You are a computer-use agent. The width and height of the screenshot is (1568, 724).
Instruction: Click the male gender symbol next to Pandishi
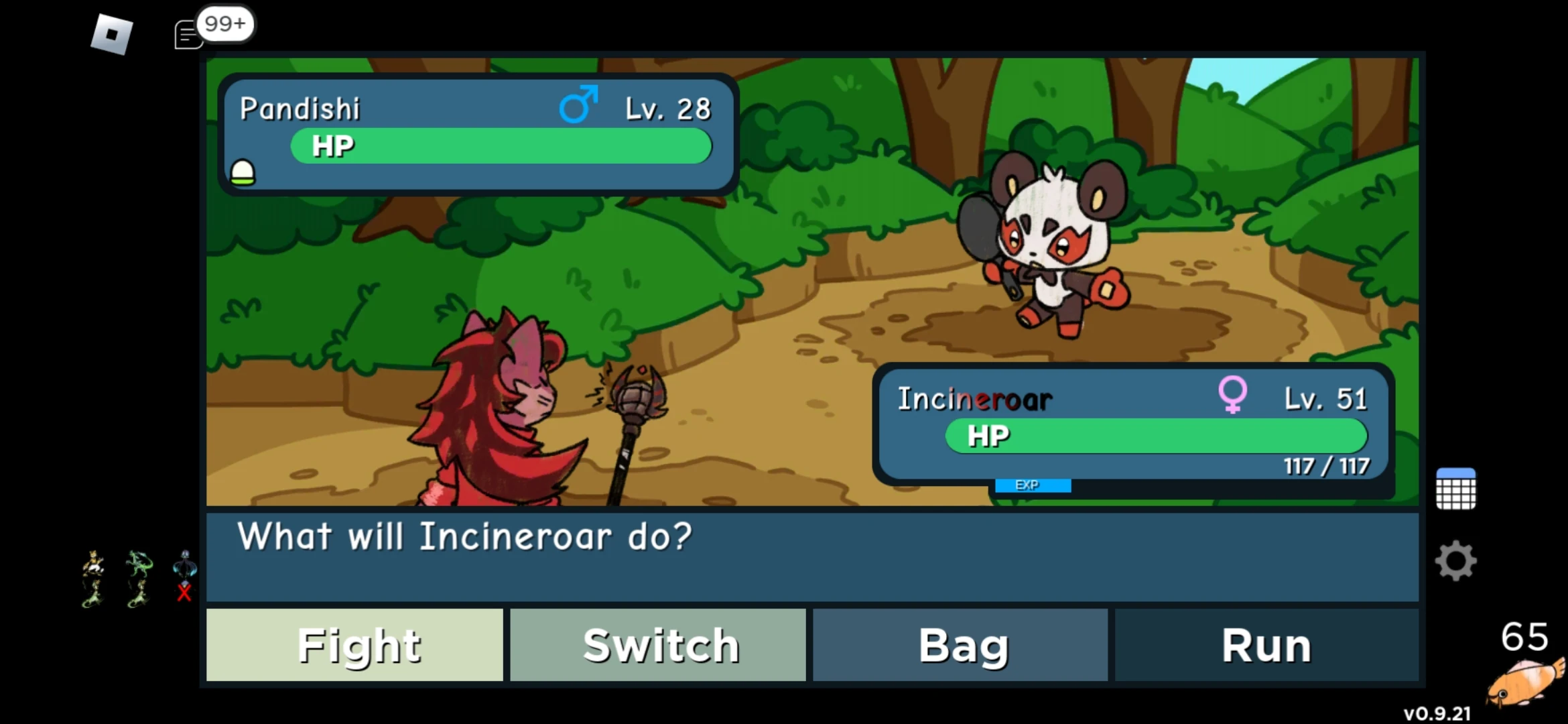[579, 104]
